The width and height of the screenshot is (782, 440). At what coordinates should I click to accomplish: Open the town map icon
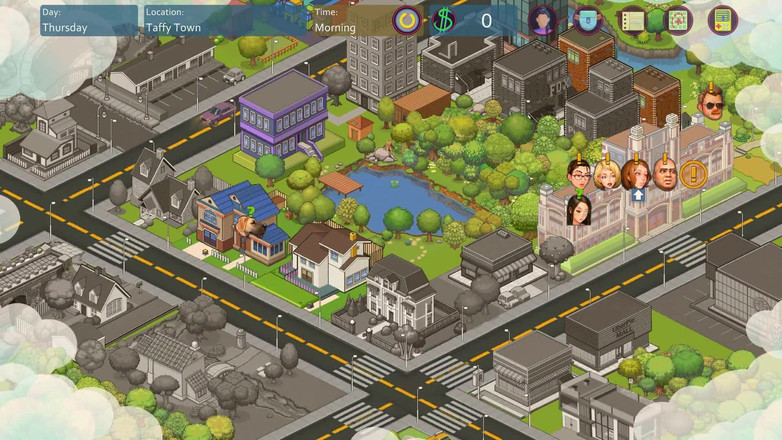[x=678, y=20]
